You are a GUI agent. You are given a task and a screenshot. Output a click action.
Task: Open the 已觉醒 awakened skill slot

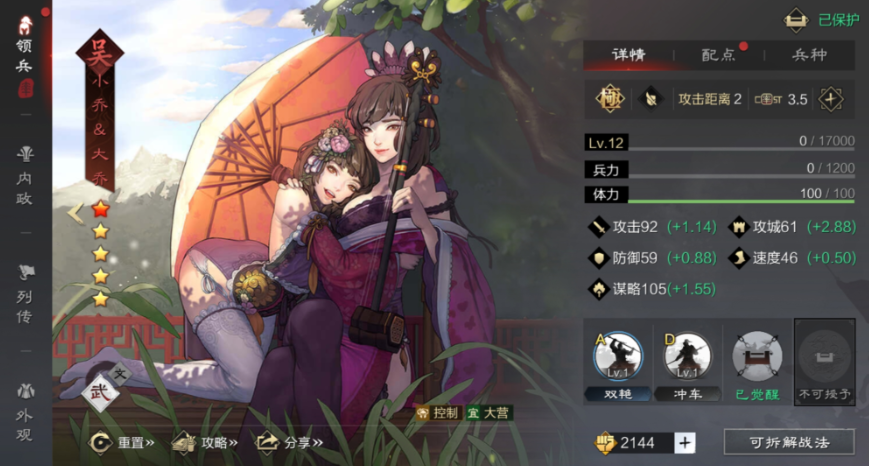coord(756,362)
